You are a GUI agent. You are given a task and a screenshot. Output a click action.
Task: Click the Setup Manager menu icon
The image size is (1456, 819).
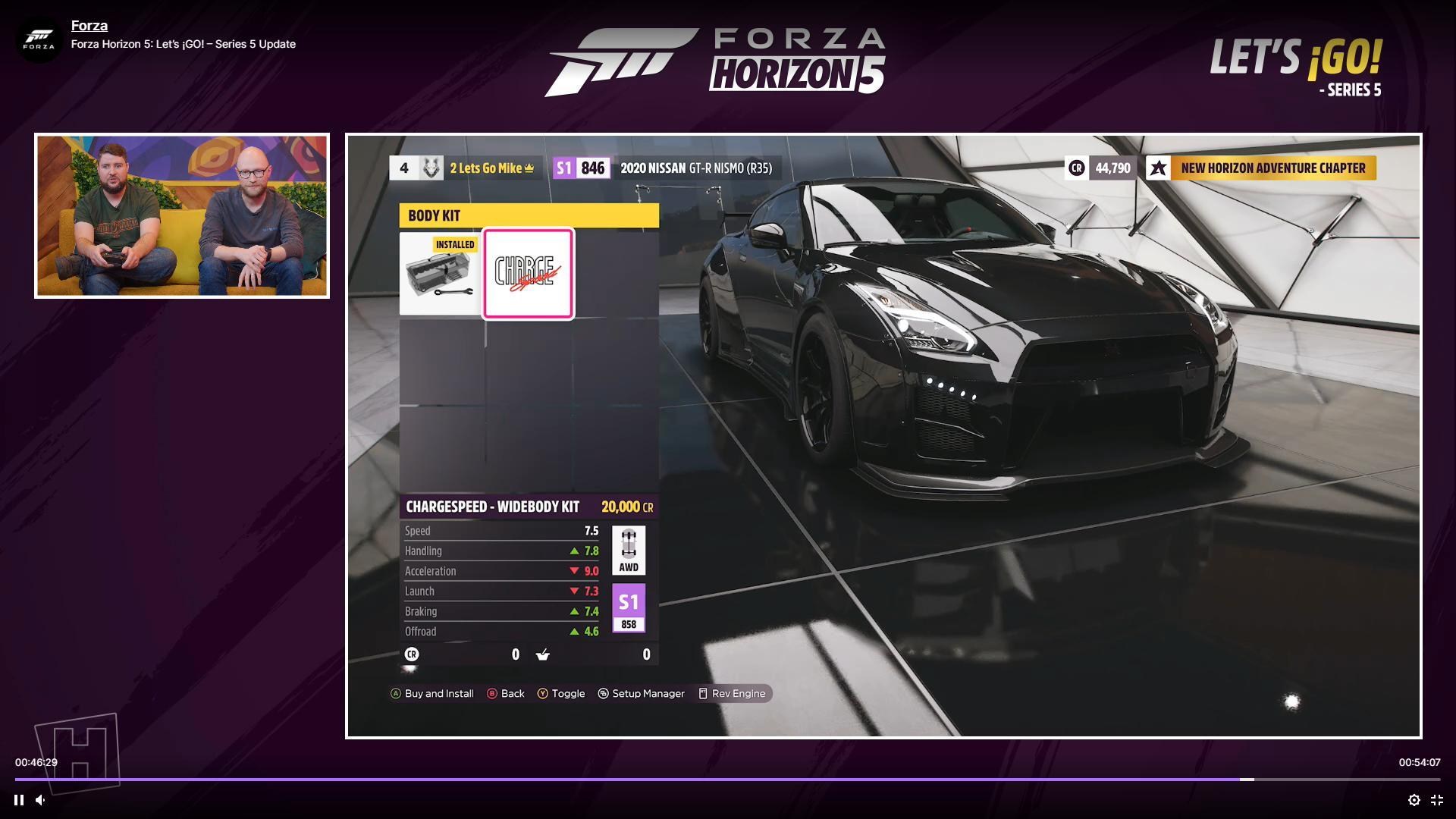(603, 693)
